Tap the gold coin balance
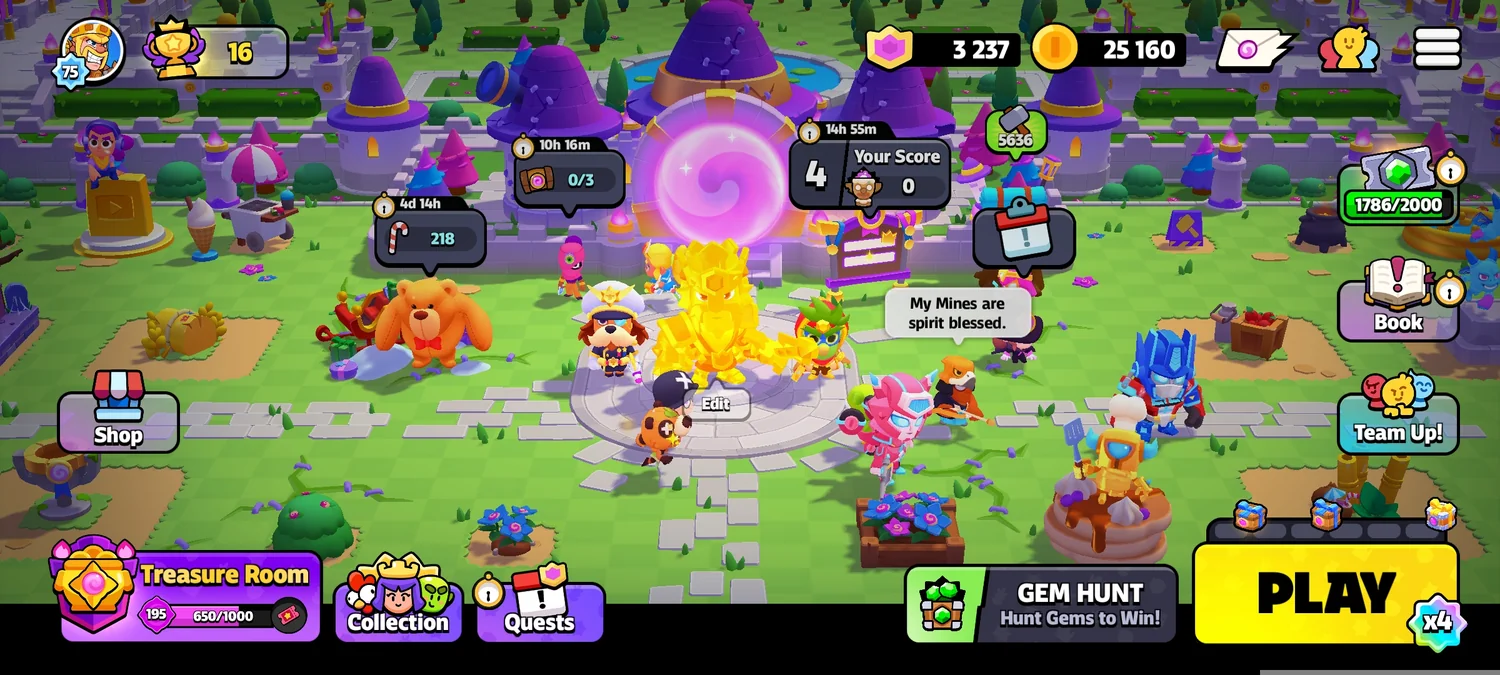The width and height of the screenshot is (1500, 675). coord(1108,49)
